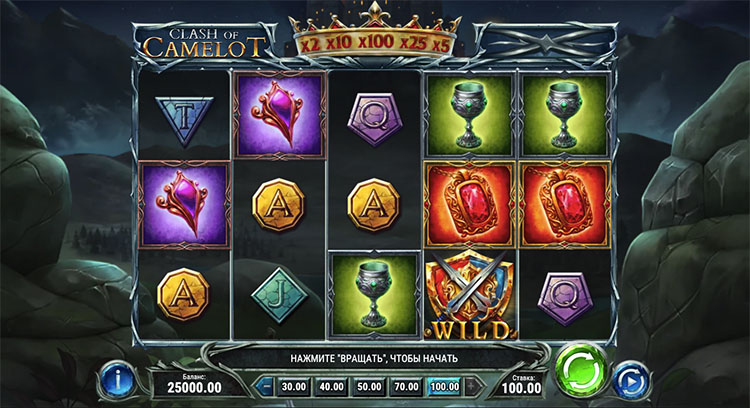Image resolution: width=750 pixels, height=408 pixels.
Task: Set the bet to 50.00
Action: coord(367,385)
